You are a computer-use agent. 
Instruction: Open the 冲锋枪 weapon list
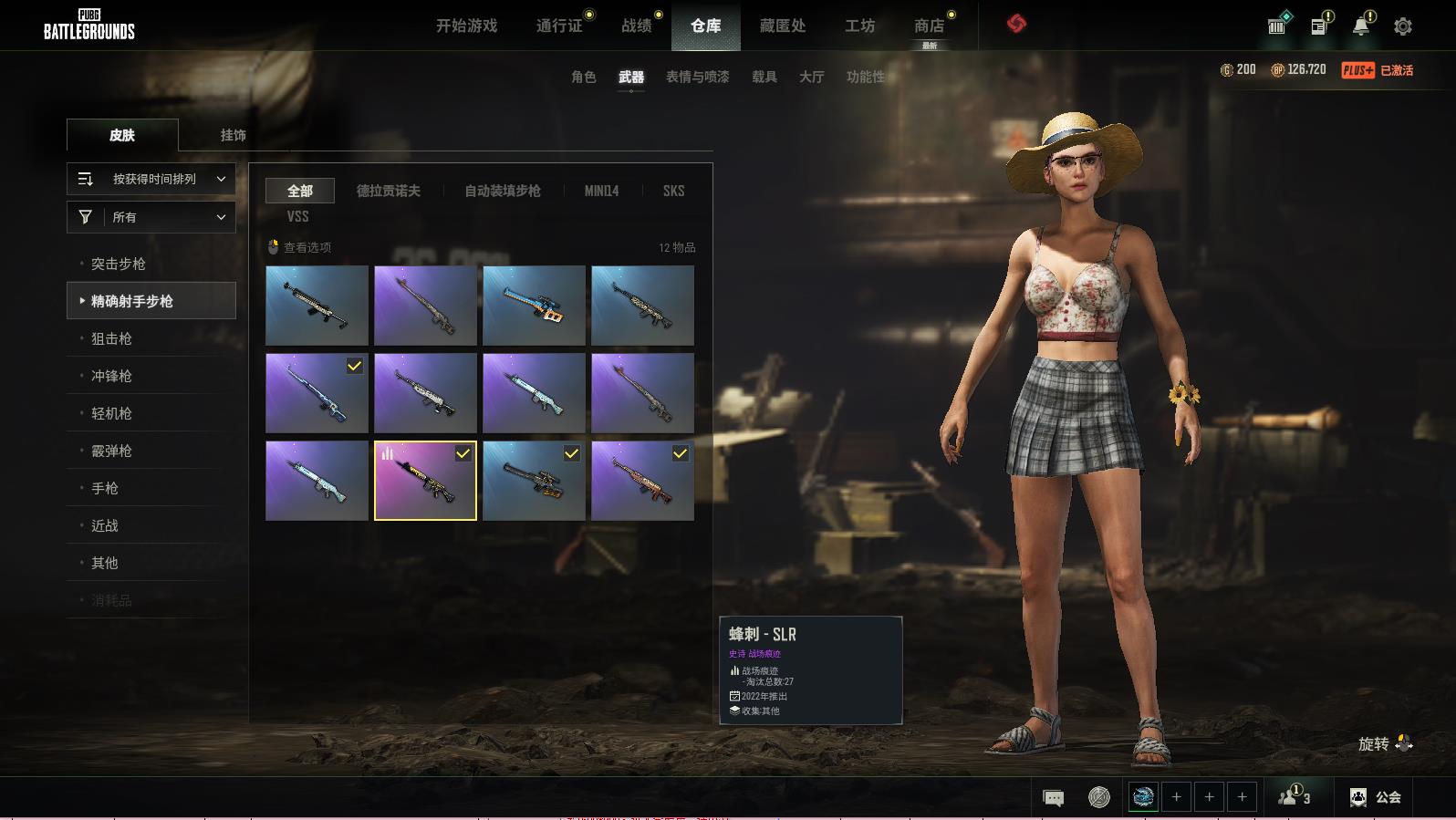pyautogui.click(x=111, y=376)
